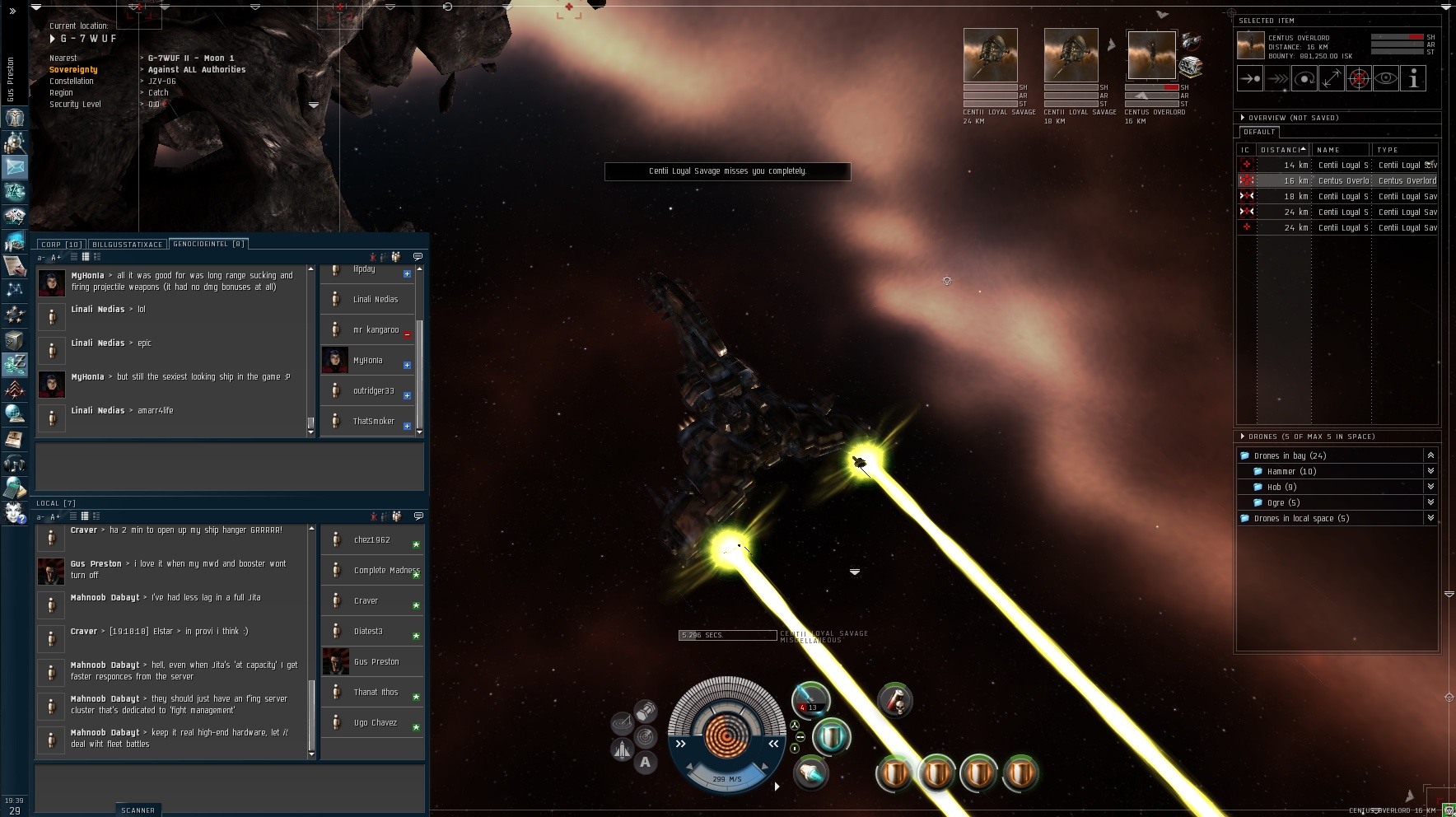Image resolution: width=1456 pixels, height=817 pixels.
Task: Toggle the autopilot A button
Action: (645, 763)
